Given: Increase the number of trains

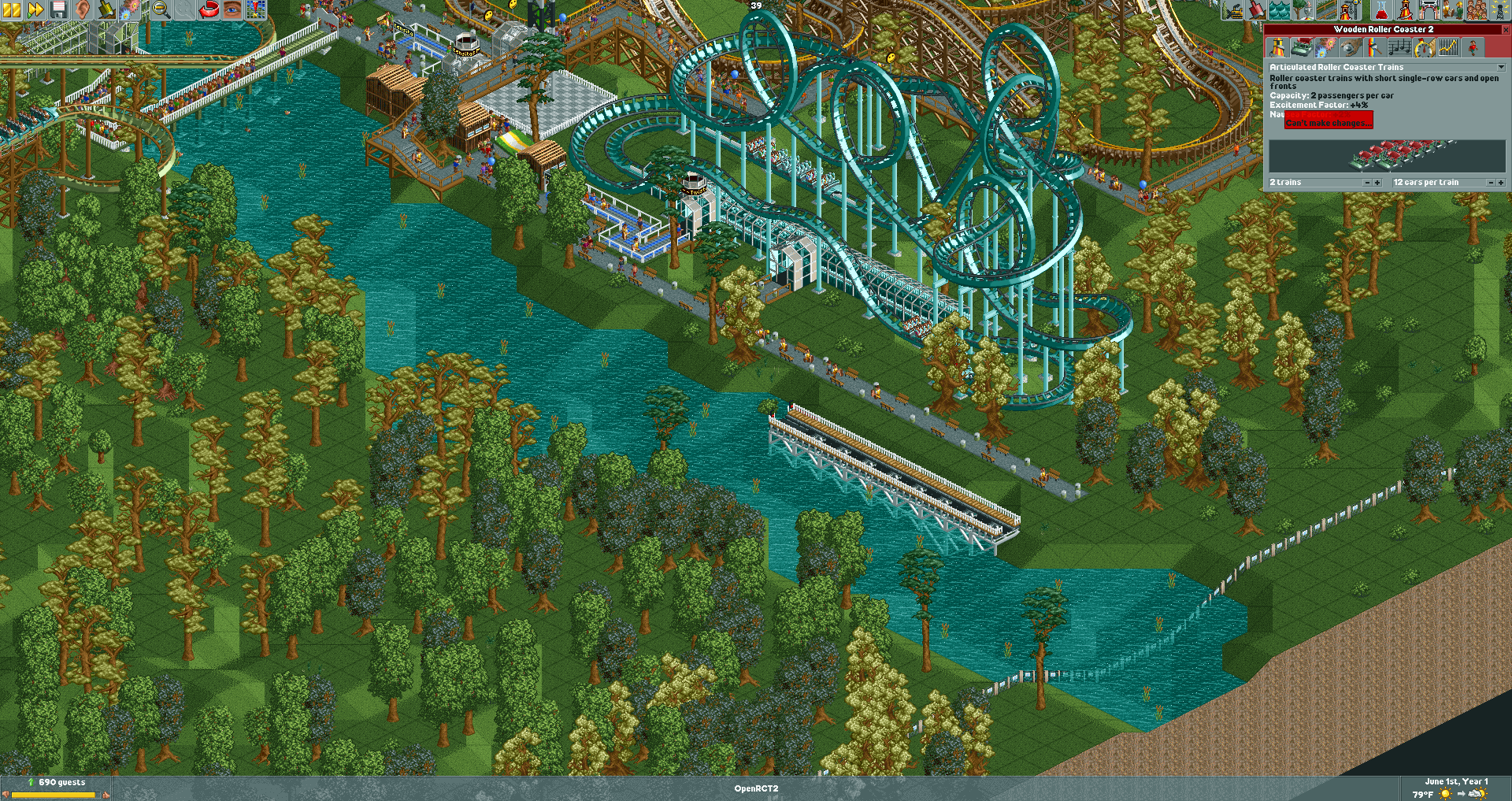Looking at the screenshot, I should tap(1377, 182).
